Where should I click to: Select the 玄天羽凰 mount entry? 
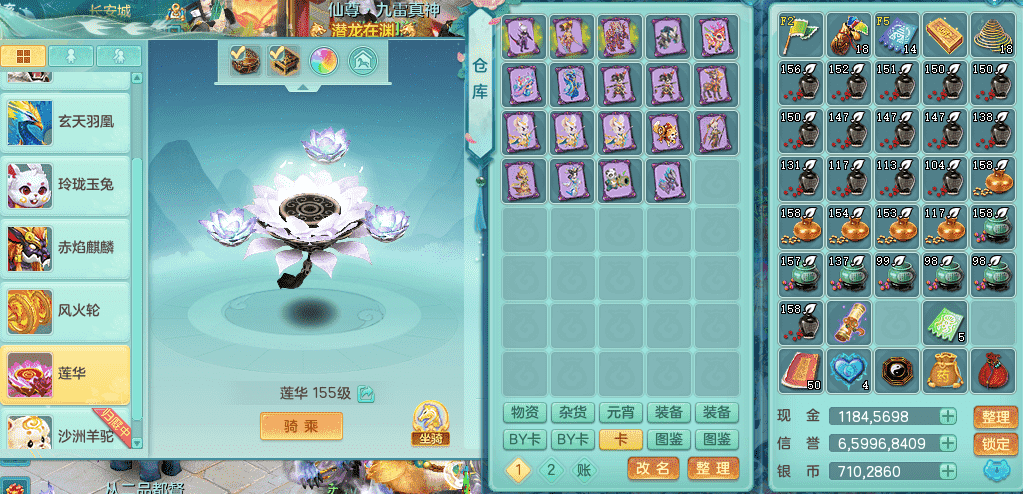click(66, 123)
